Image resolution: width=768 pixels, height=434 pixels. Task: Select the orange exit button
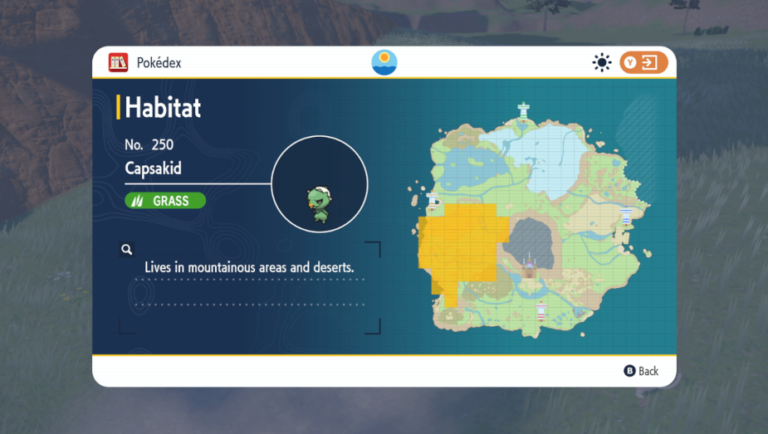pyautogui.click(x=643, y=63)
